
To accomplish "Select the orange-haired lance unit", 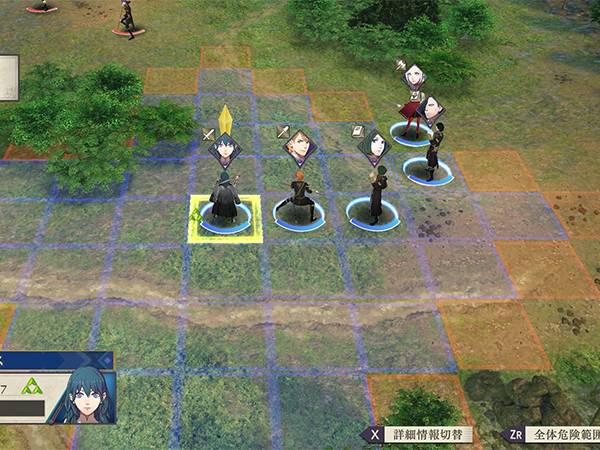I will point(299,198).
